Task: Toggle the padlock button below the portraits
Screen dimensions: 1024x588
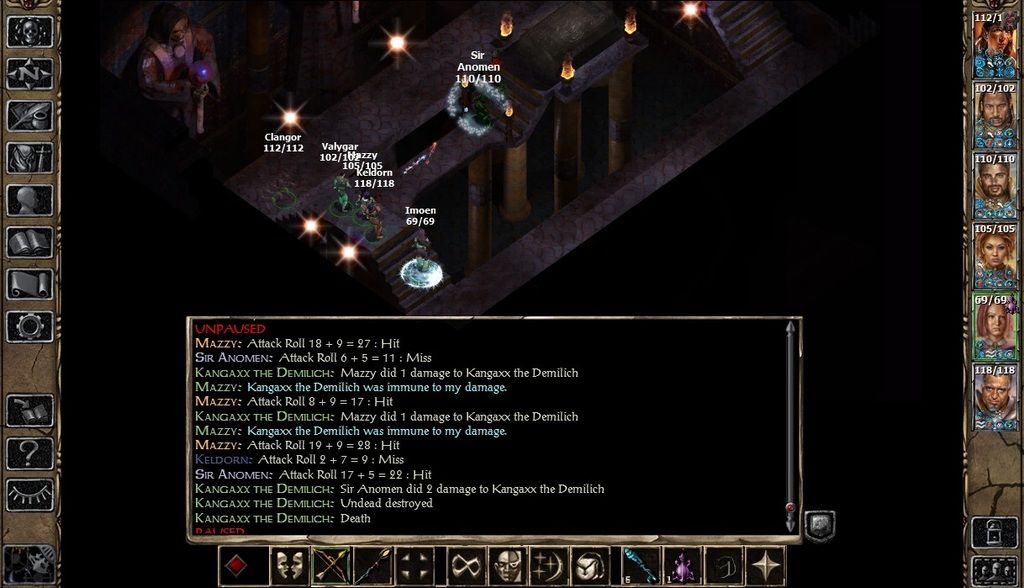Action: (995, 530)
